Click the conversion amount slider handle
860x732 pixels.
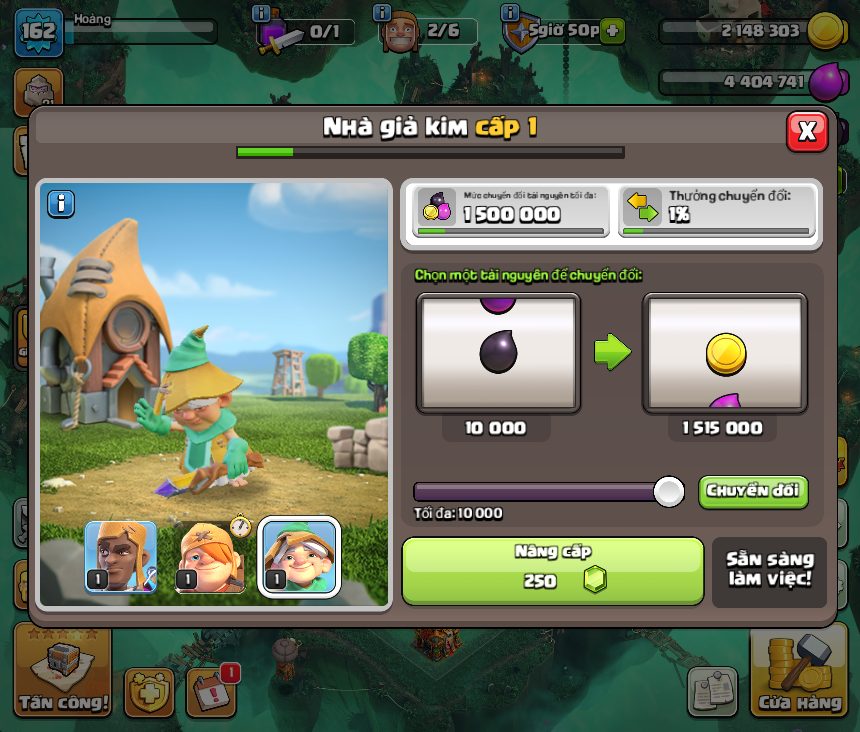pos(668,491)
